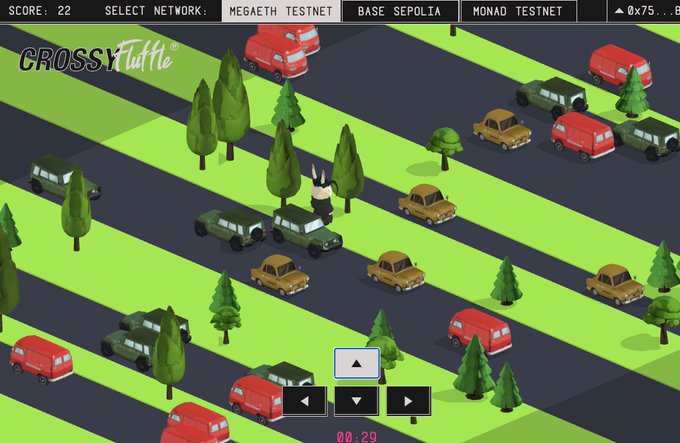Click the right arrow move button
Image resolution: width=680 pixels, height=443 pixels.
408,401
